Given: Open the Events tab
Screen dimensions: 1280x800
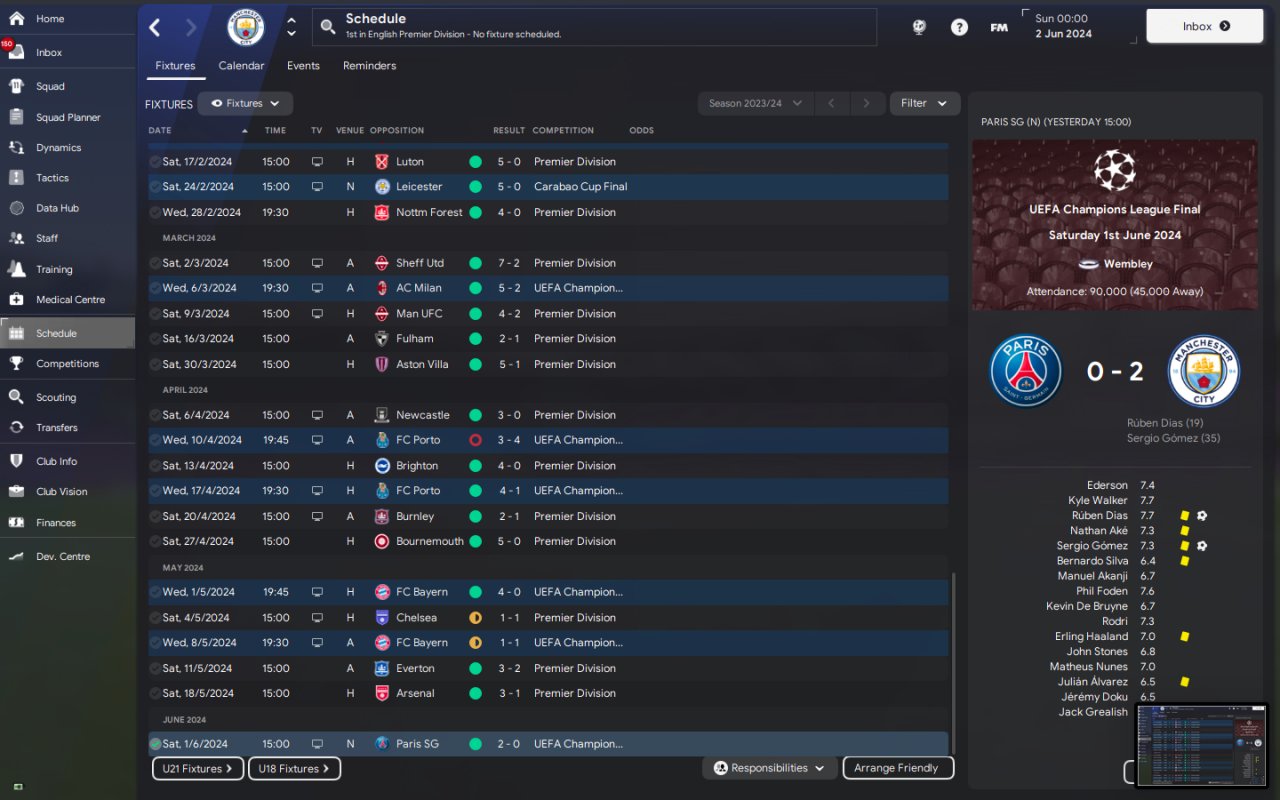Looking at the screenshot, I should [303, 66].
